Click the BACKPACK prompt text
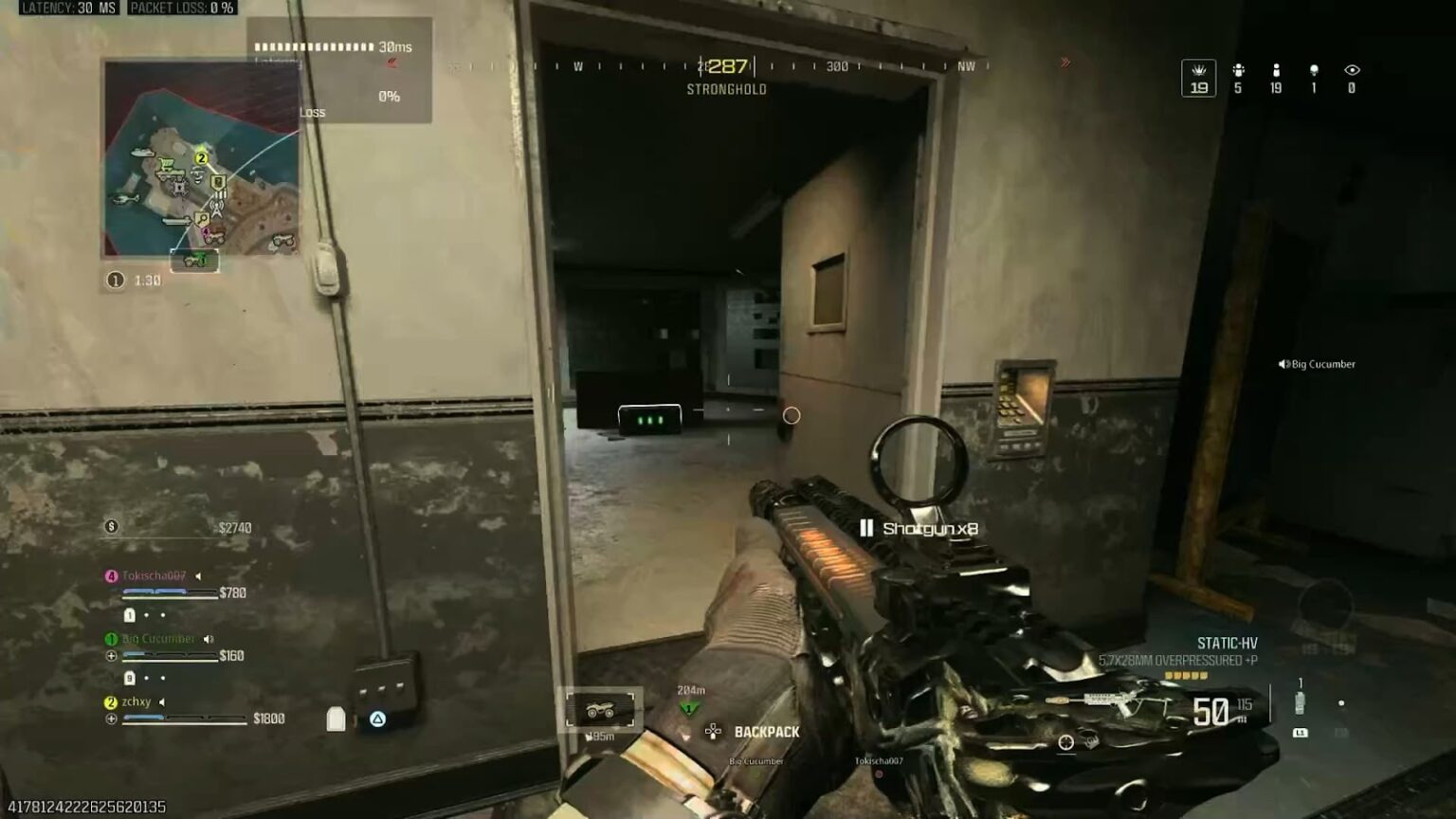The height and width of the screenshot is (819, 1456). (766, 731)
